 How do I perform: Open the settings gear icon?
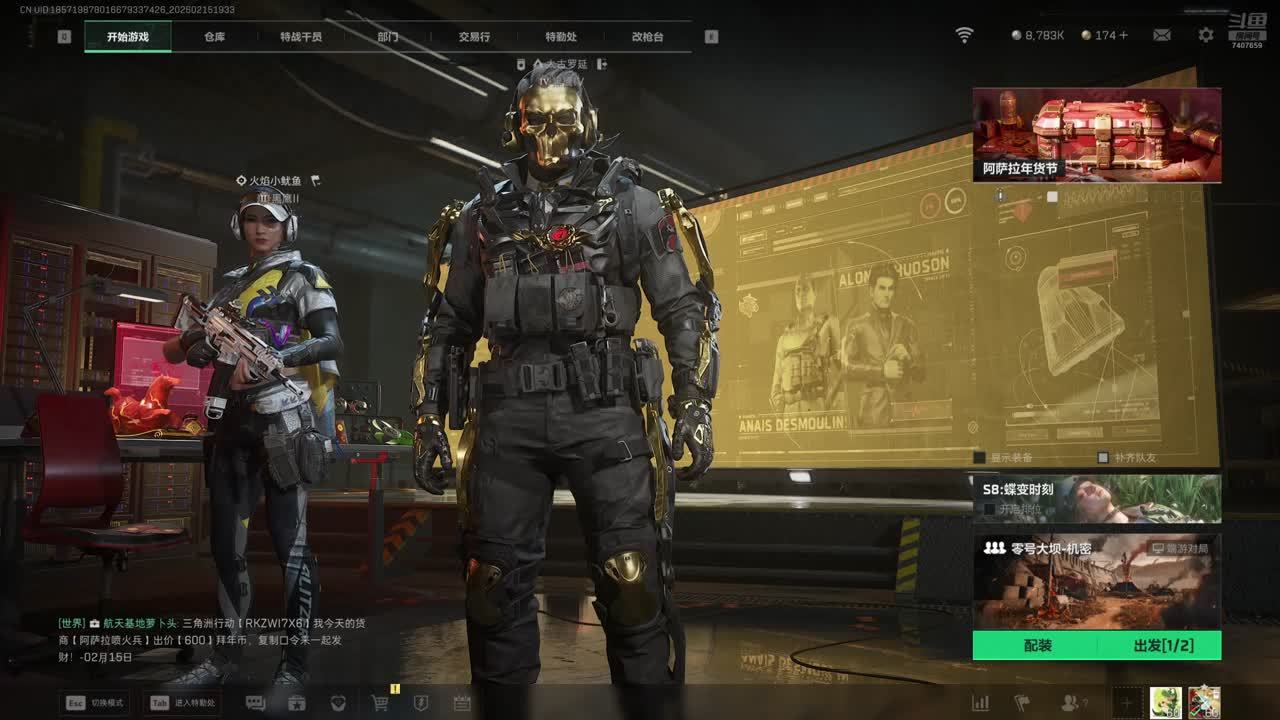point(1206,35)
